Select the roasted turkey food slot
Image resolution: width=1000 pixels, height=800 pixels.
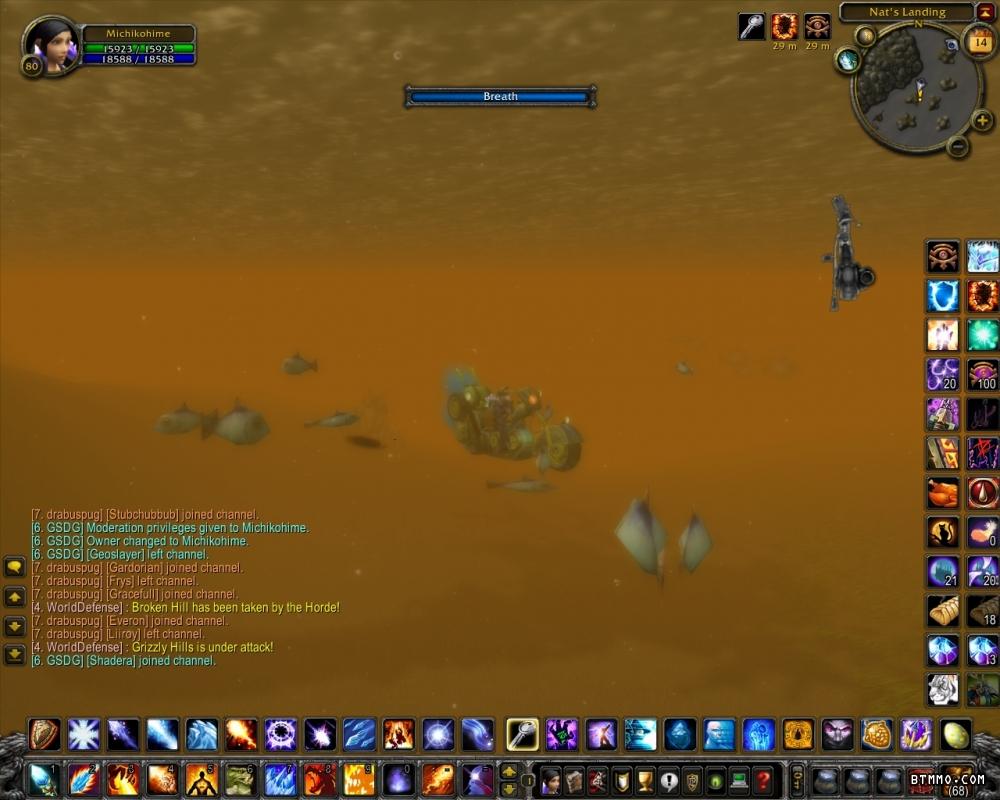tap(943, 492)
